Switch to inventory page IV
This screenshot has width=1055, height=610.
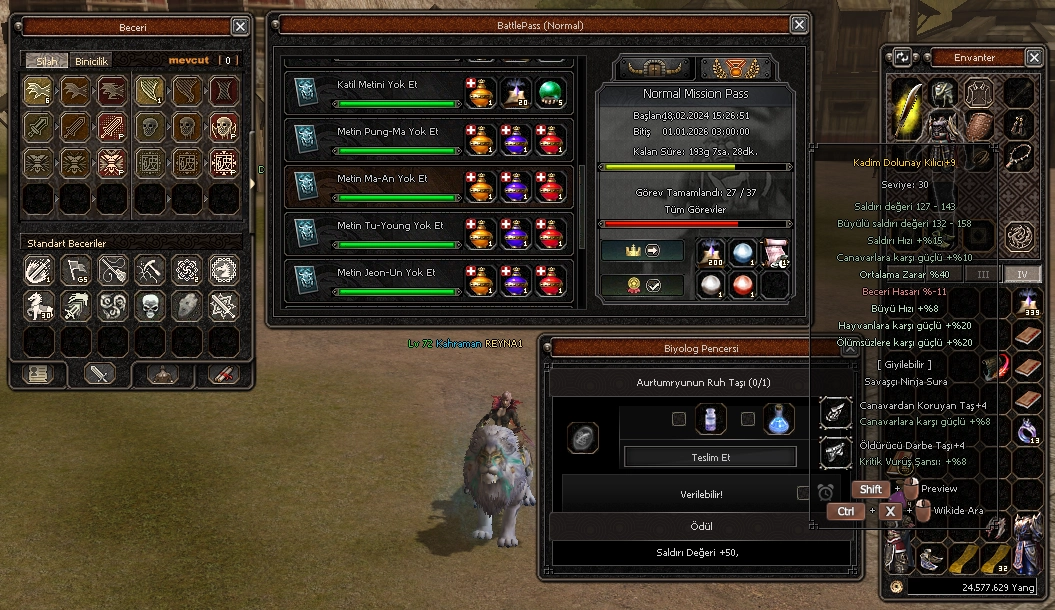pos(1022,274)
